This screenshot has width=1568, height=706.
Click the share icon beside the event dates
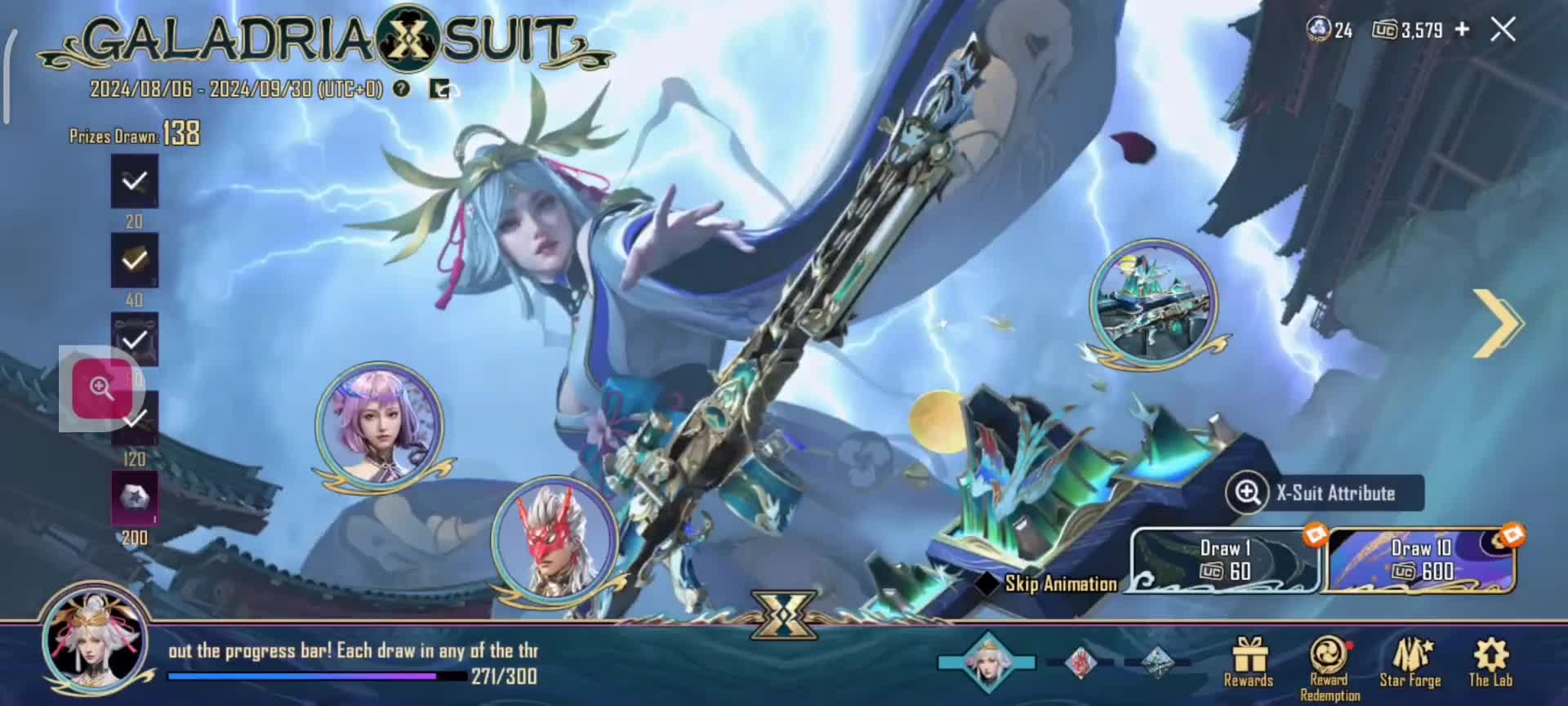[439, 88]
